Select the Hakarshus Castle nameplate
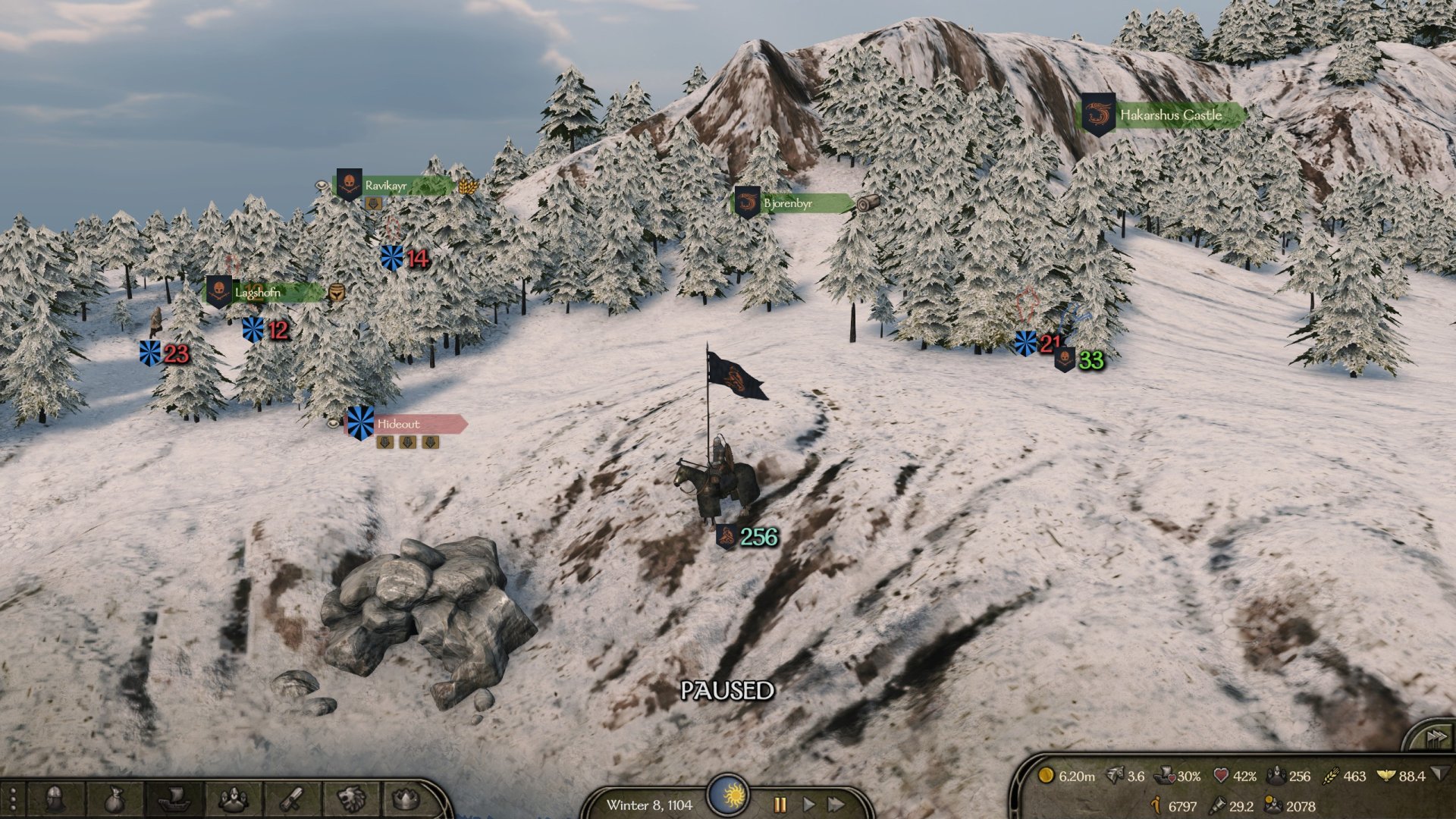Image resolution: width=1456 pixels, height=819 pixels. click(1170, 115)
